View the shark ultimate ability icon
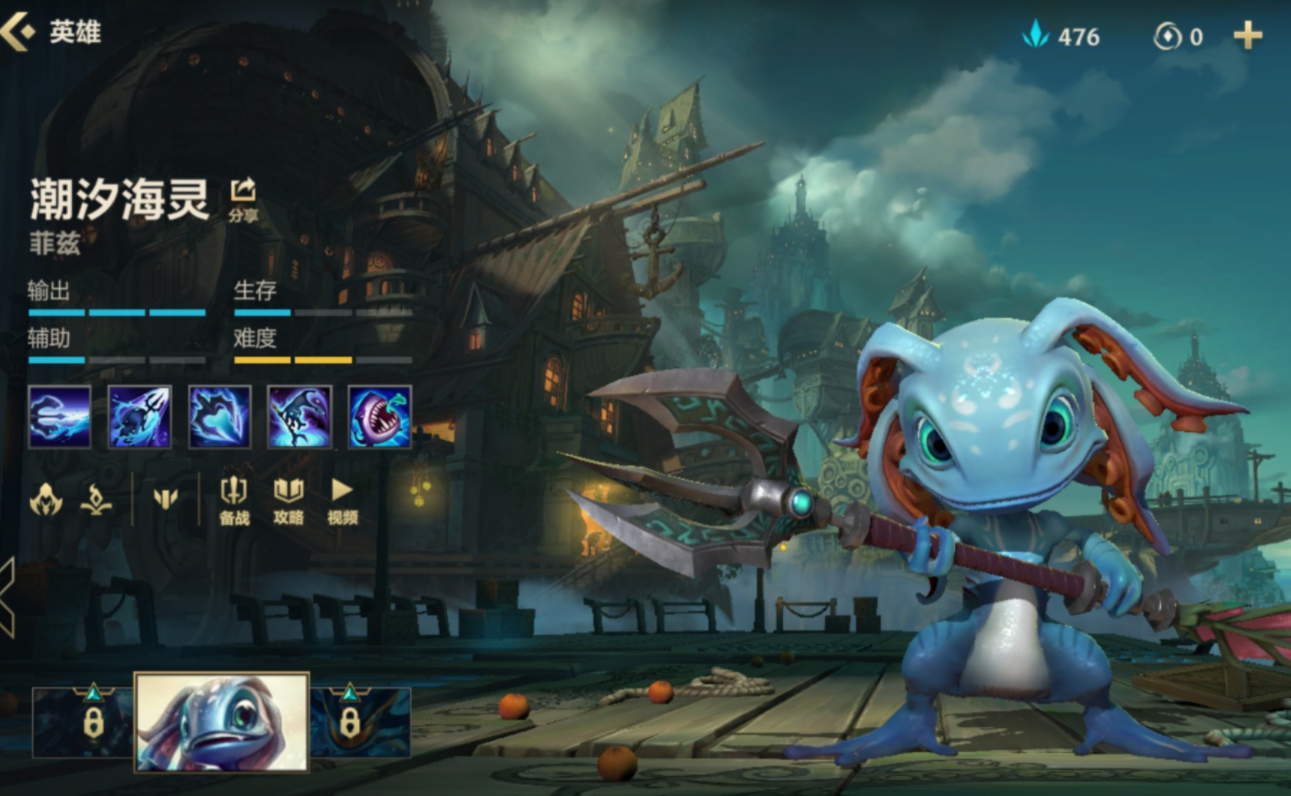1291x796 pixels. pyautogui.click(x=380, y=416)
